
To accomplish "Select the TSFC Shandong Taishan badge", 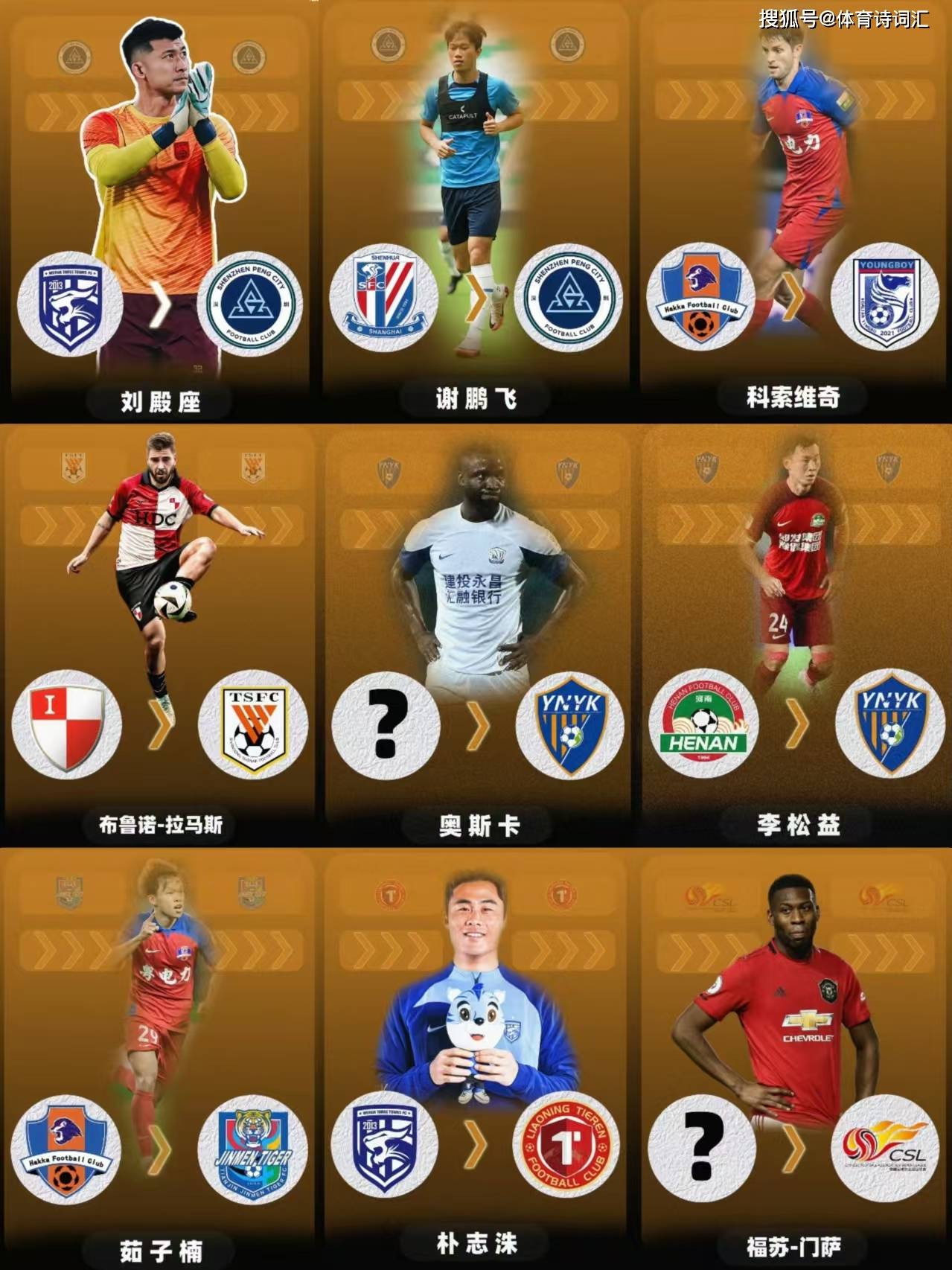I will click(253, 724).
